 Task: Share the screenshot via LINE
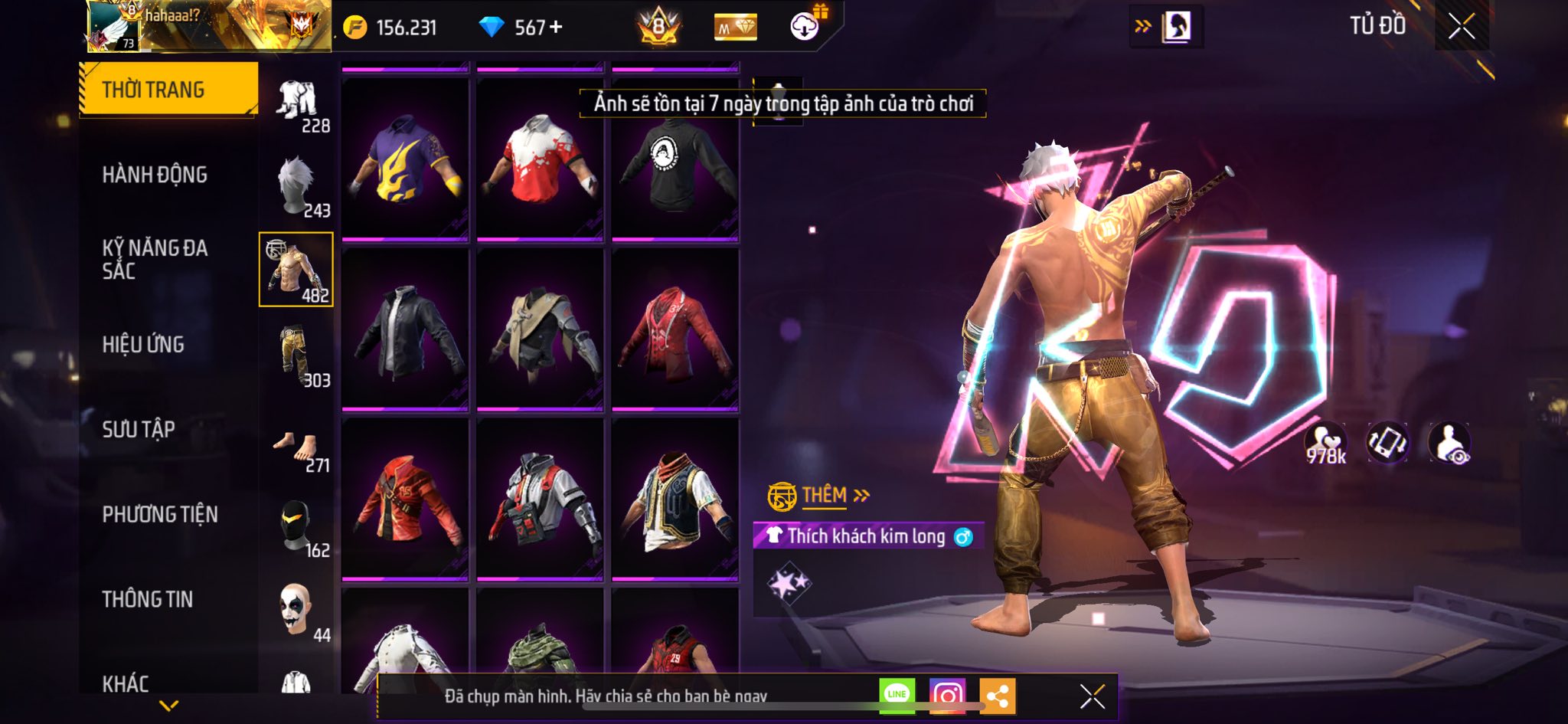pos(897,695)
